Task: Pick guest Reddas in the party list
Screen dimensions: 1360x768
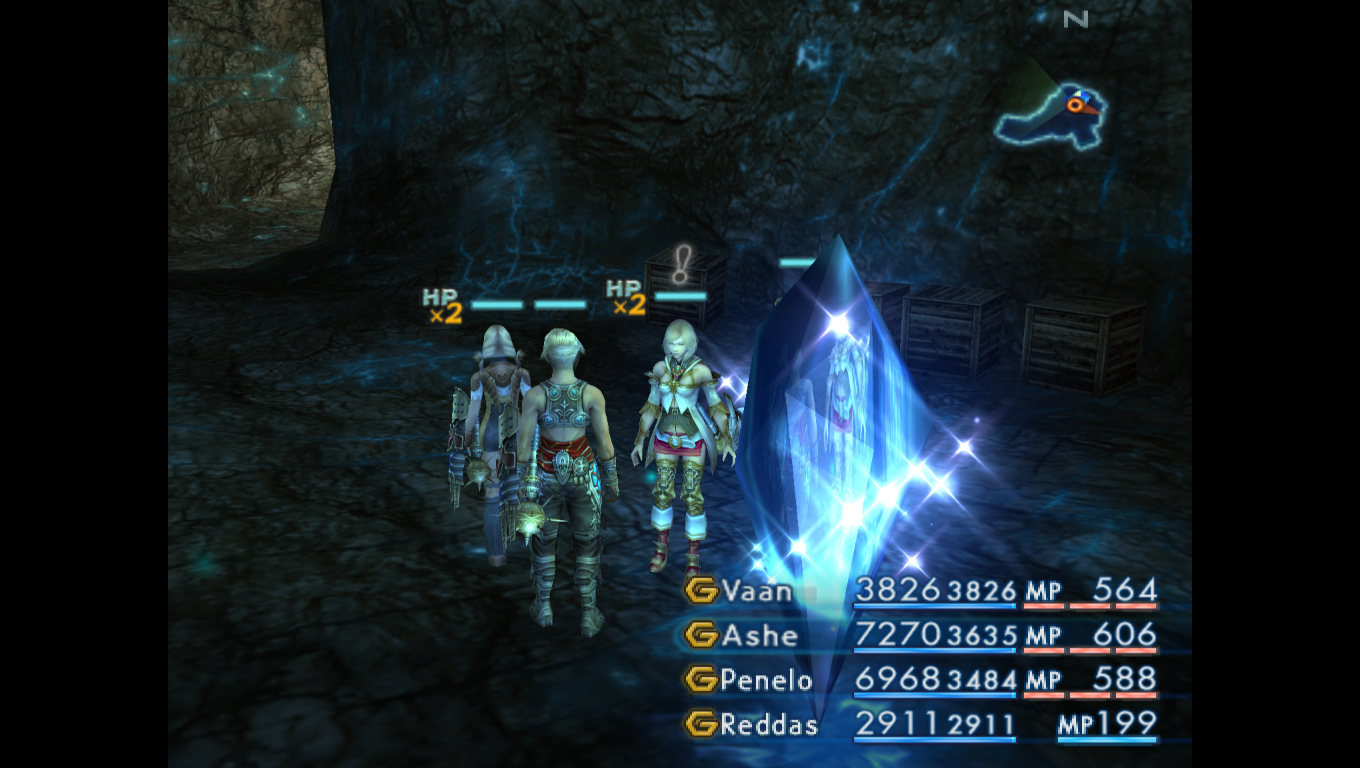Action: click(768, 724)
